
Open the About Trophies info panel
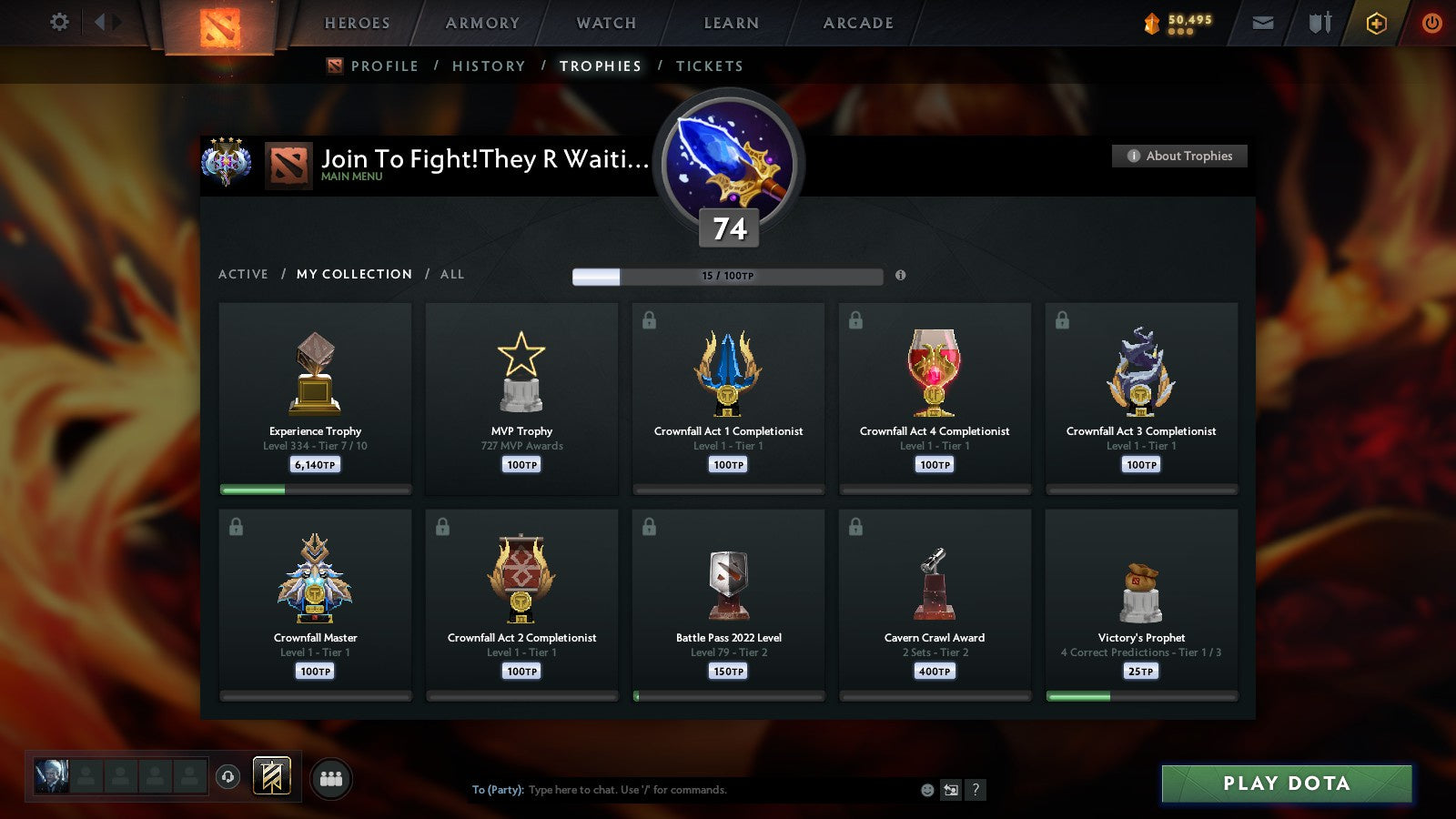point(1179,156)
